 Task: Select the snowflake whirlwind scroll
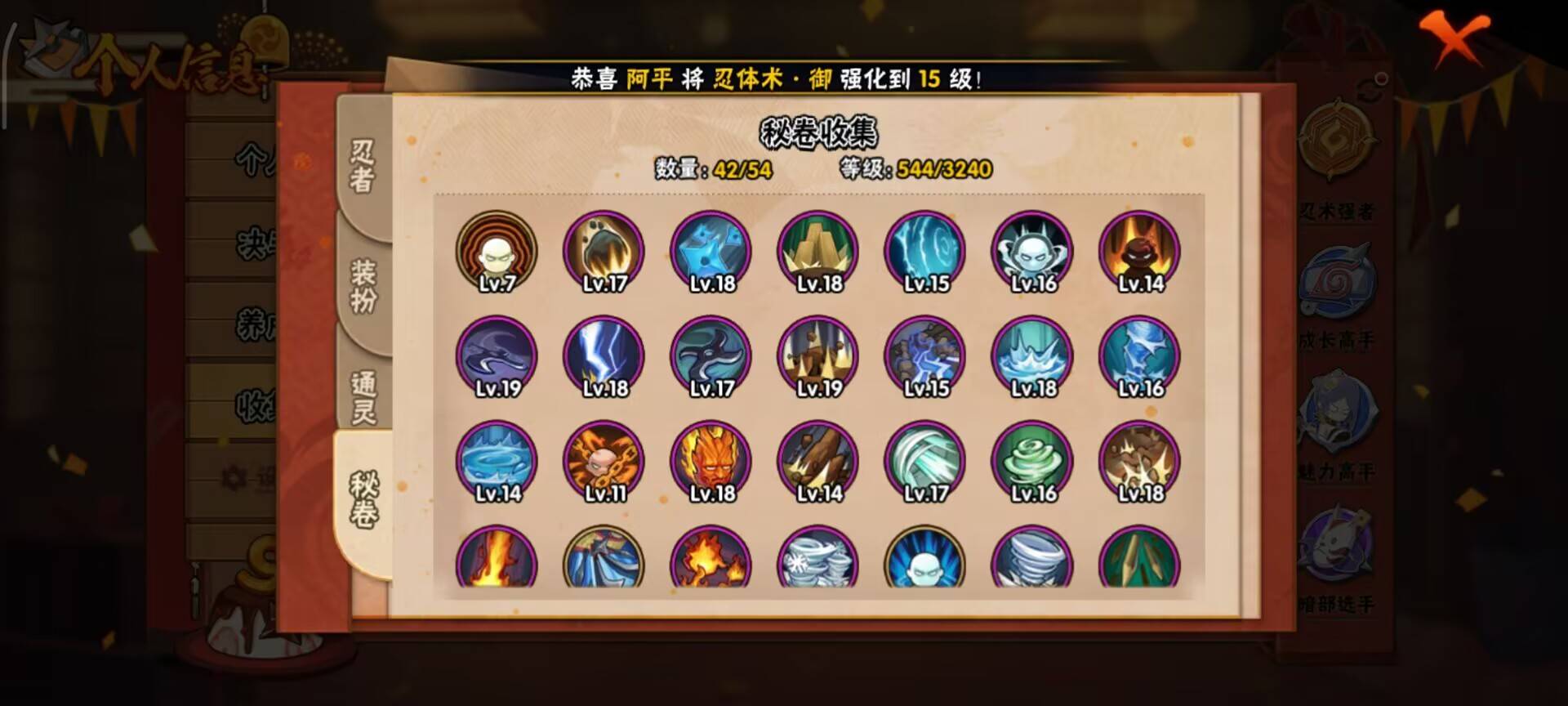[x=818, y=561]
